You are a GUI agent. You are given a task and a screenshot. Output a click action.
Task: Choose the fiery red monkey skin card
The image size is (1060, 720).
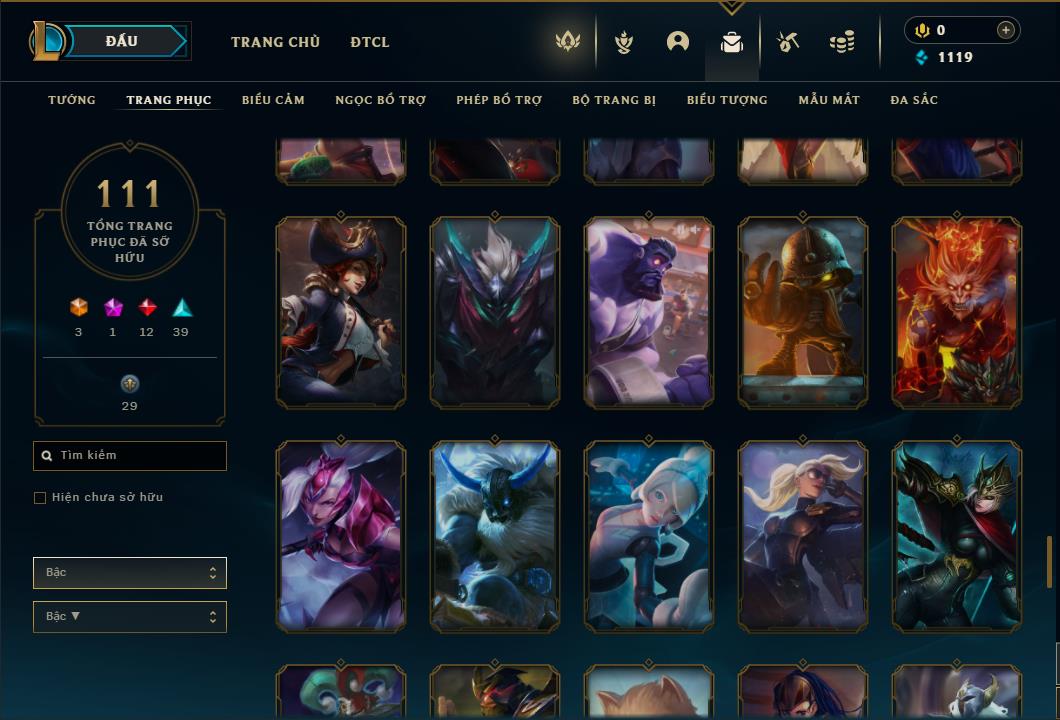click(957, 313)
